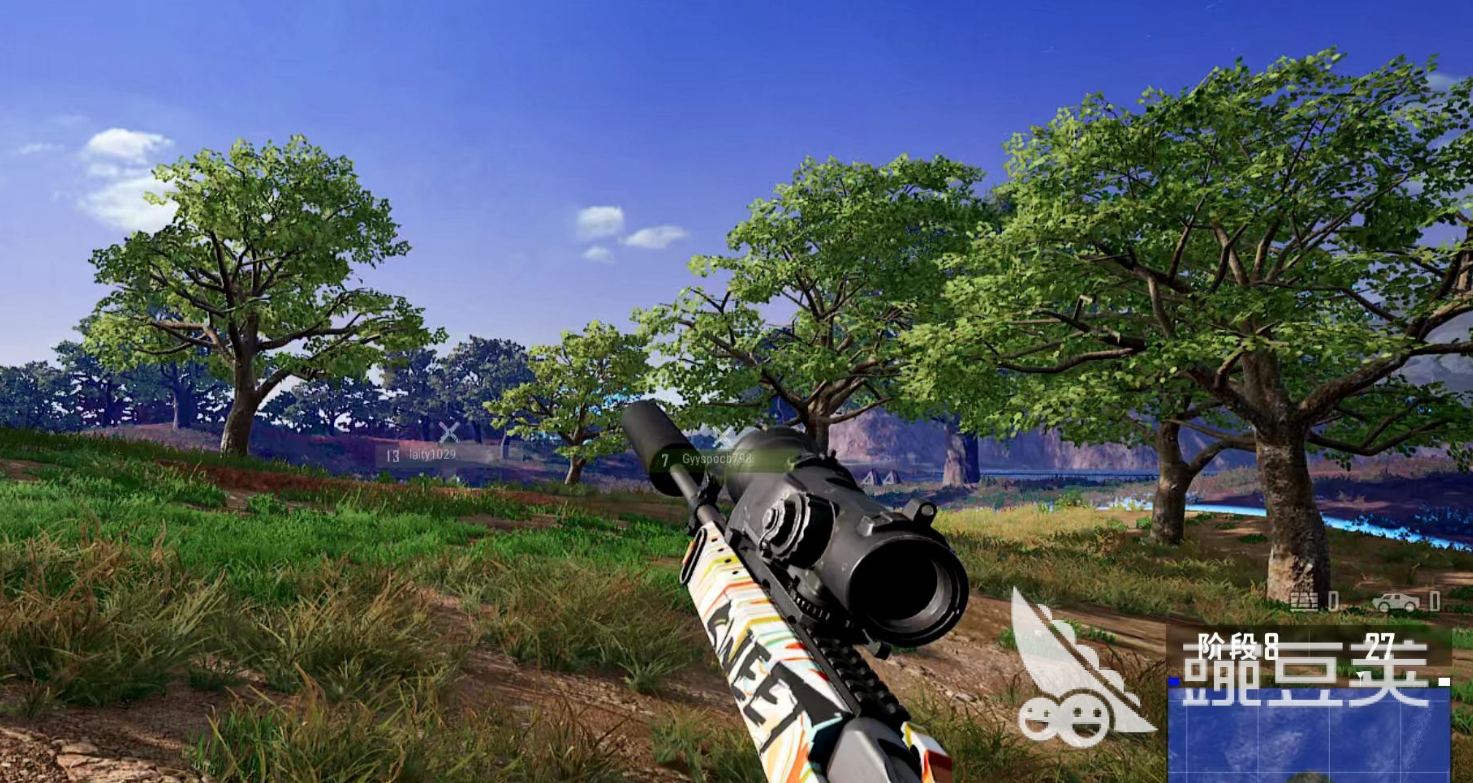Toggle teammate Gyyspocb798's nameplate
The height and width of the screenshot is (783, 1473).
pyautogui.click(x=717, y=459)
